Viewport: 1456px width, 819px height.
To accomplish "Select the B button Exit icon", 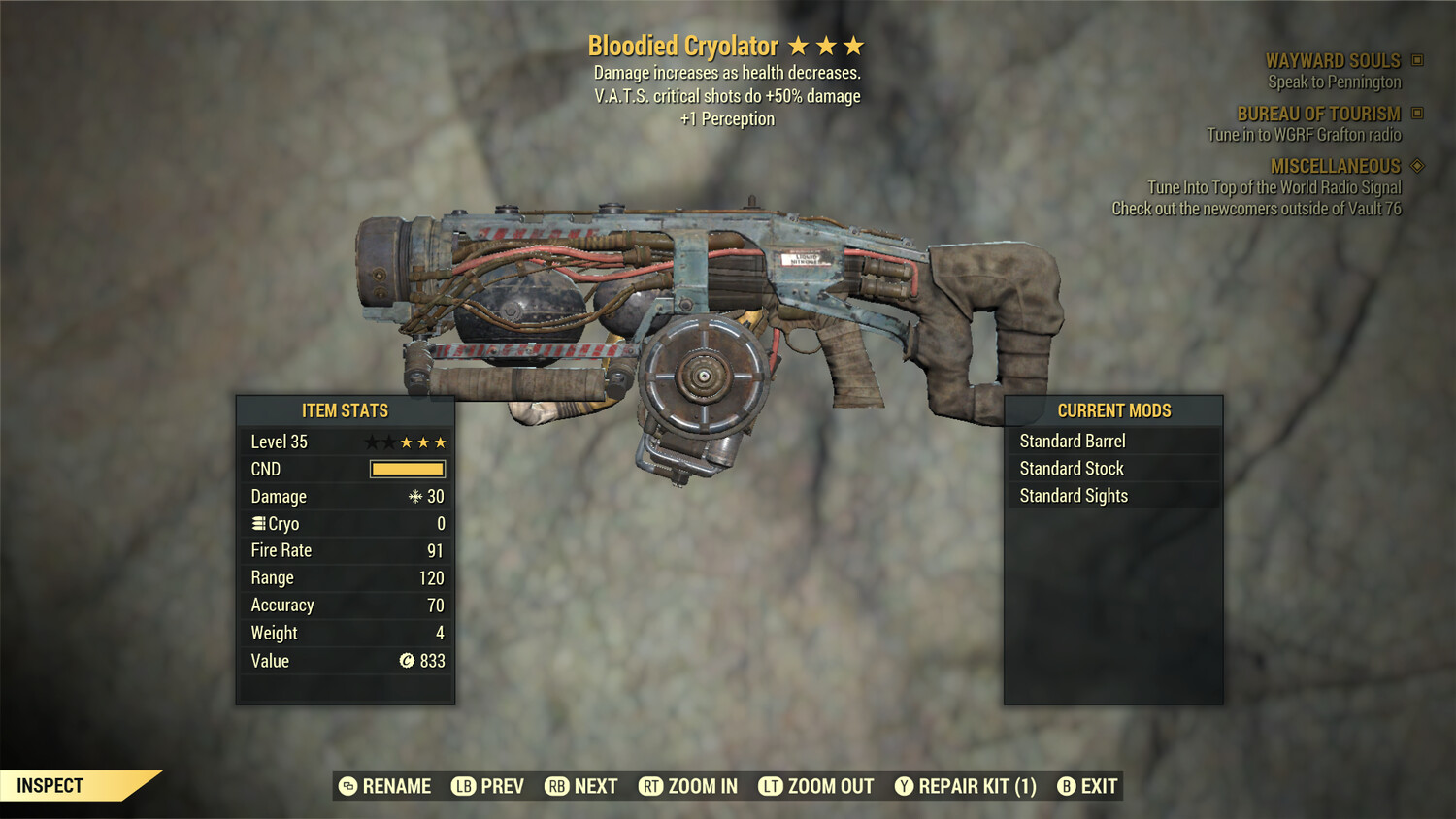I will click(x=1068, y=786).
